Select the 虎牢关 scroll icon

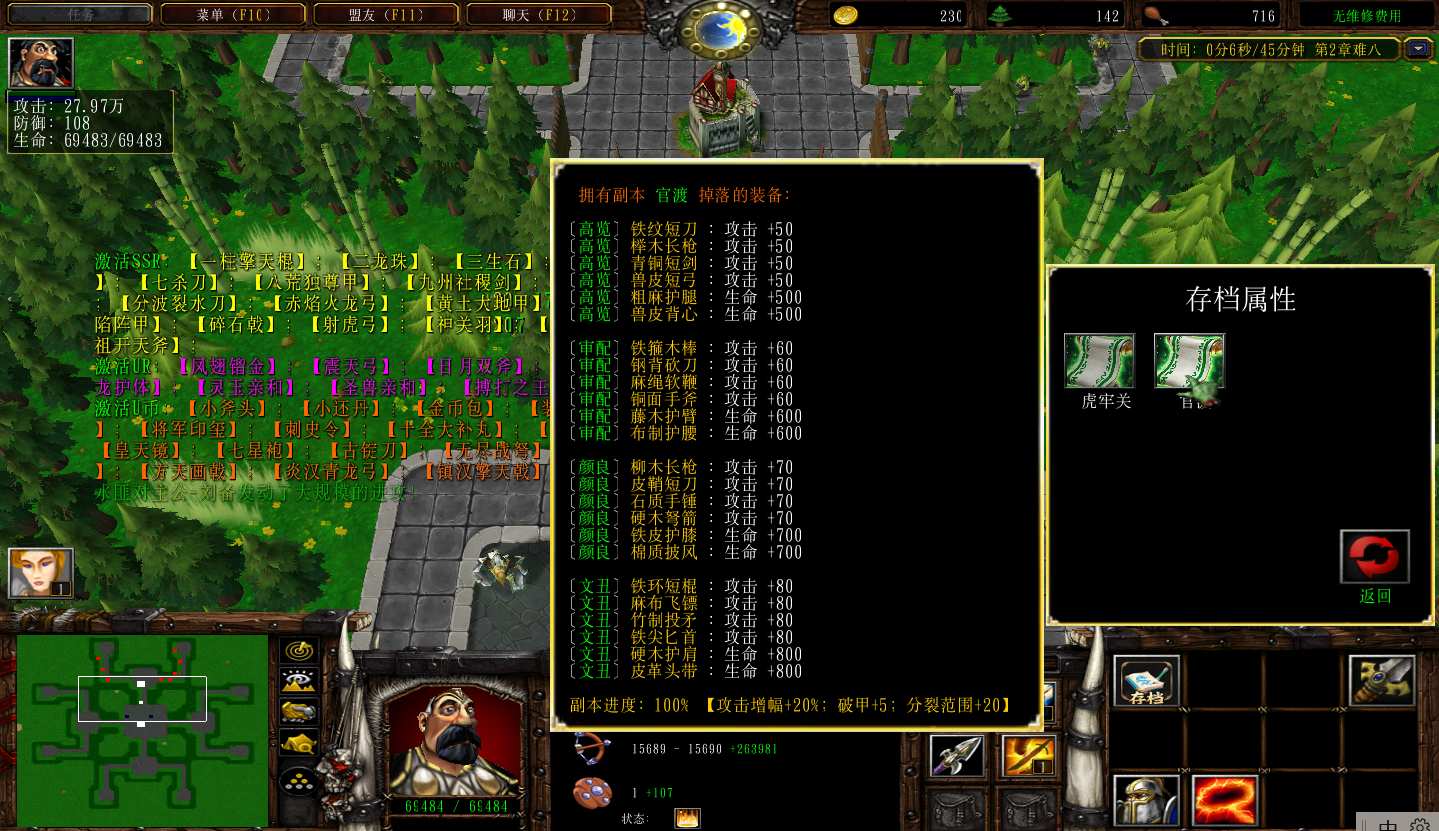click(x=1099, y=362)
